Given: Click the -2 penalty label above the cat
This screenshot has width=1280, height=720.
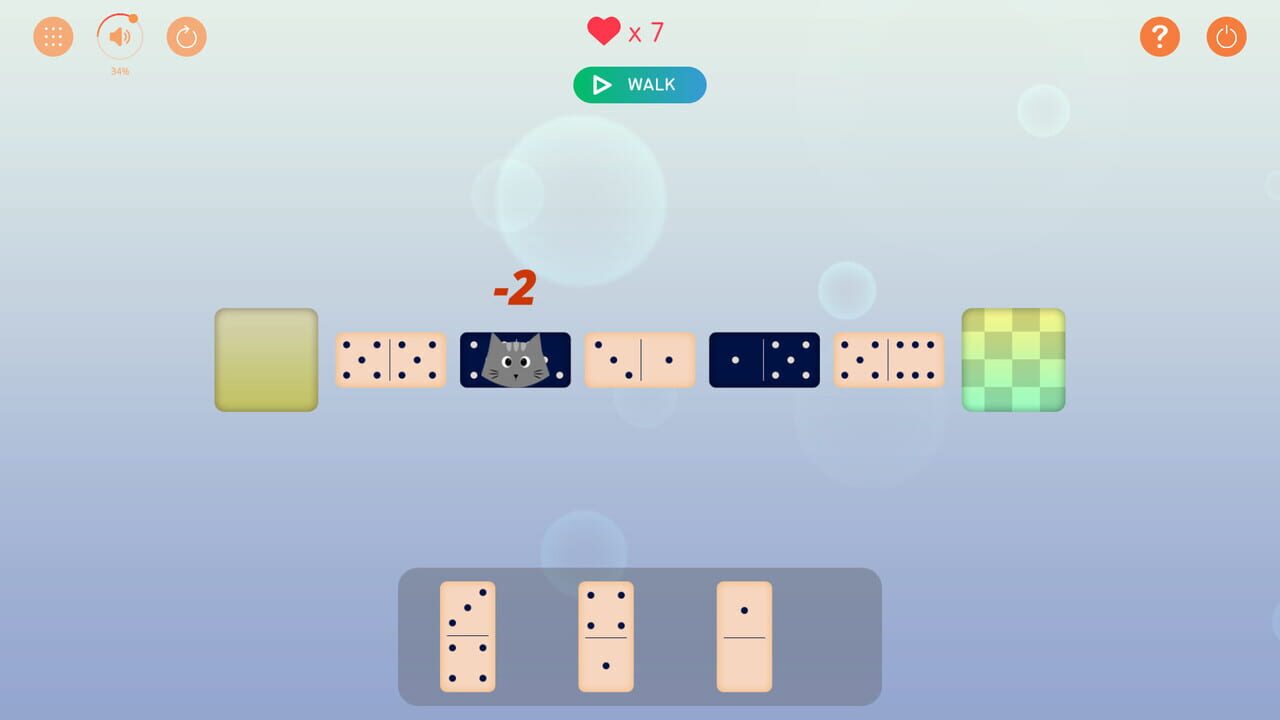Looking at the screenshot, I should point(516,287).
